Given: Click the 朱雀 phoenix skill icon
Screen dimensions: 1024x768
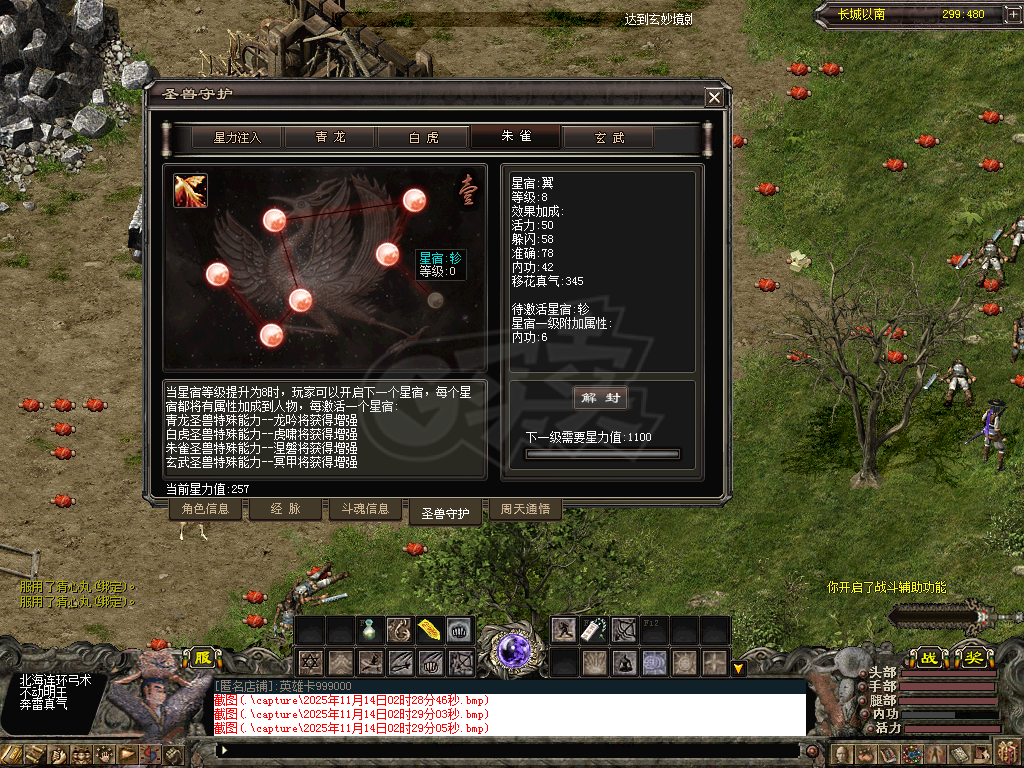Looking at the screenshot, I should 190,191.
